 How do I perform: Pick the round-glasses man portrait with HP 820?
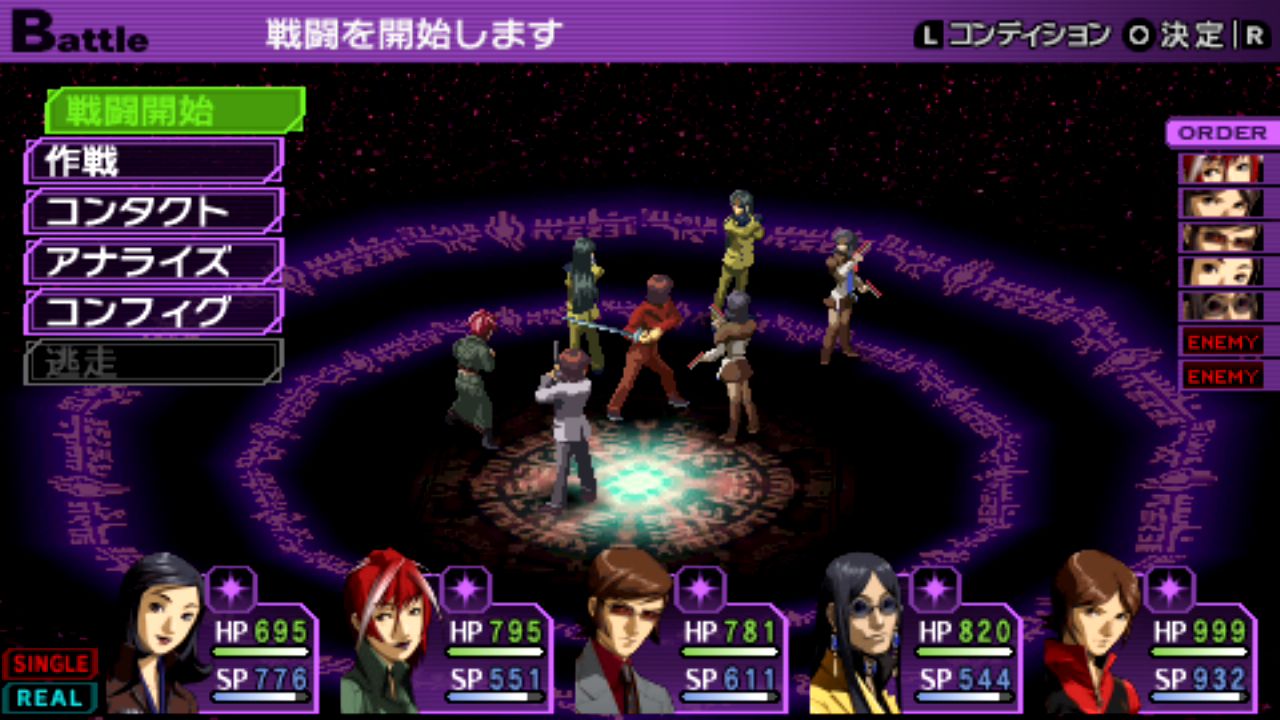860,632
